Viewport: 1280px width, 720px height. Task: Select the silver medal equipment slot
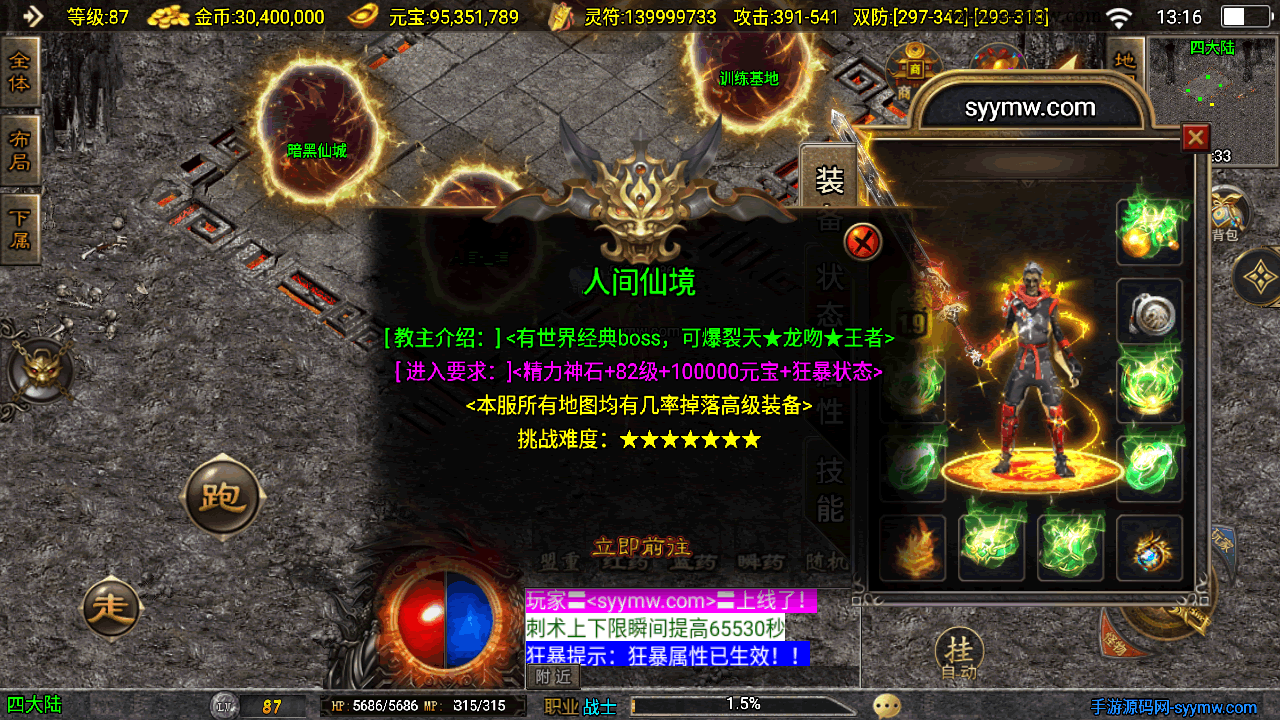(x=1149, y=312)
